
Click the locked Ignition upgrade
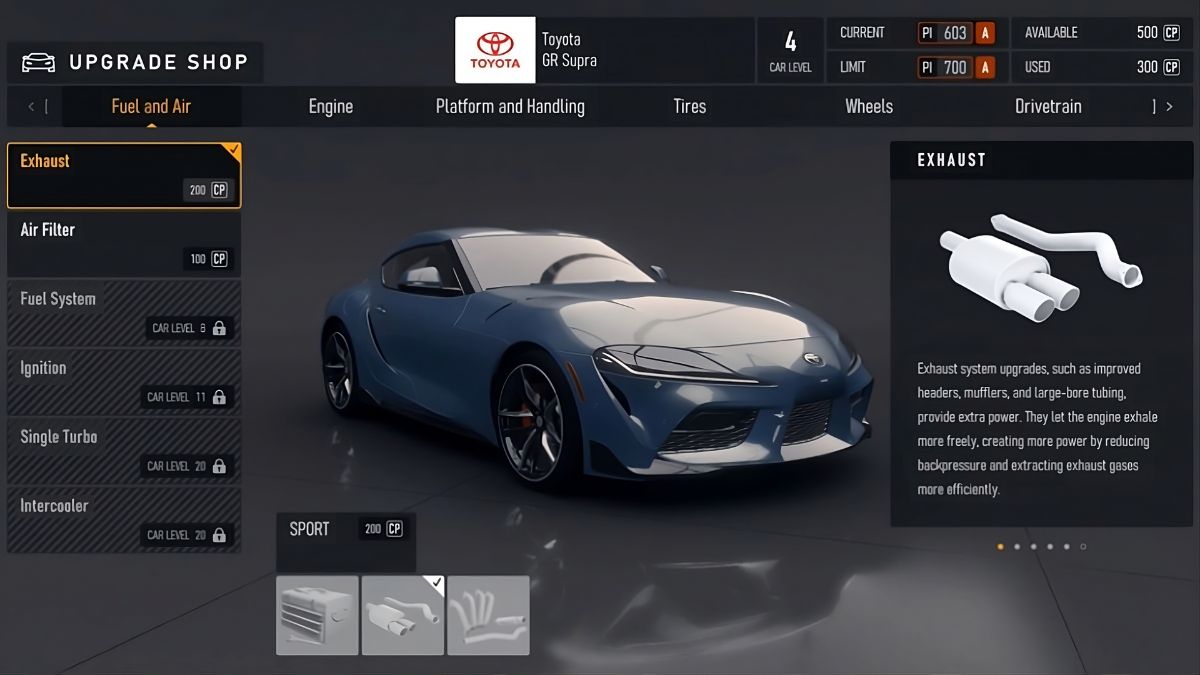click(x=124, y=382)
